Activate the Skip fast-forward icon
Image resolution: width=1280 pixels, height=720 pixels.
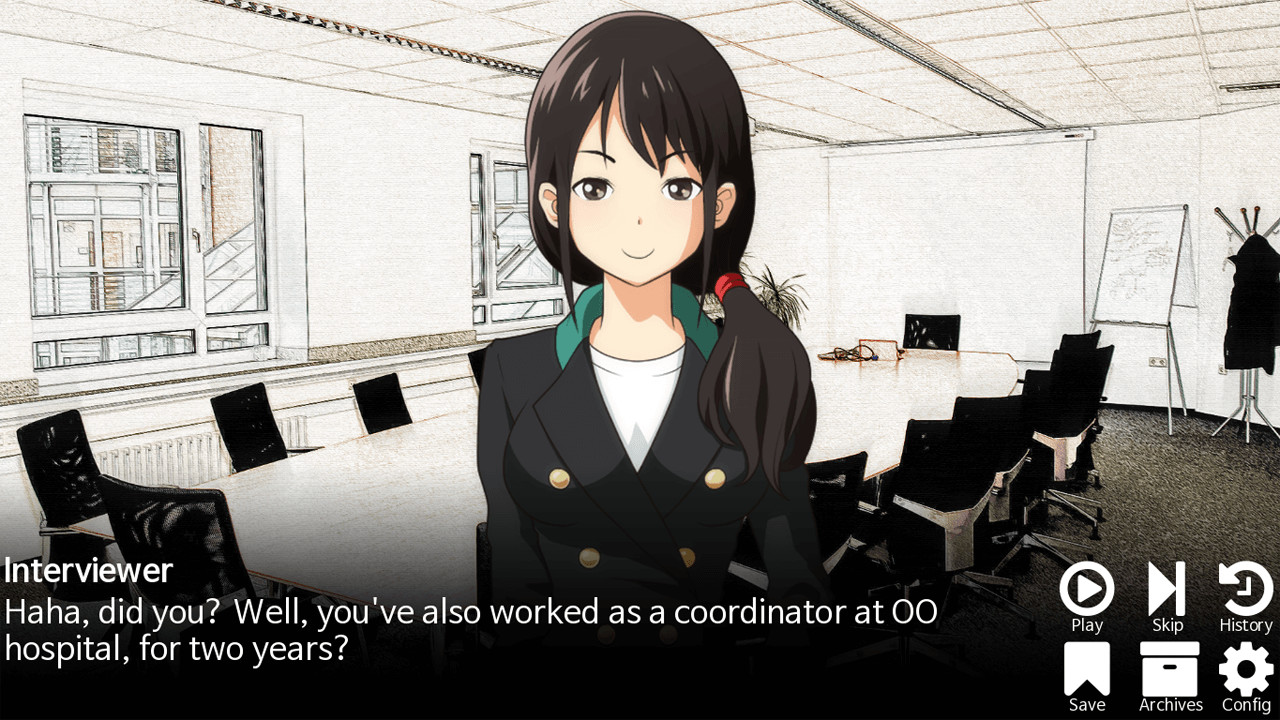(x=1166, y=589)
